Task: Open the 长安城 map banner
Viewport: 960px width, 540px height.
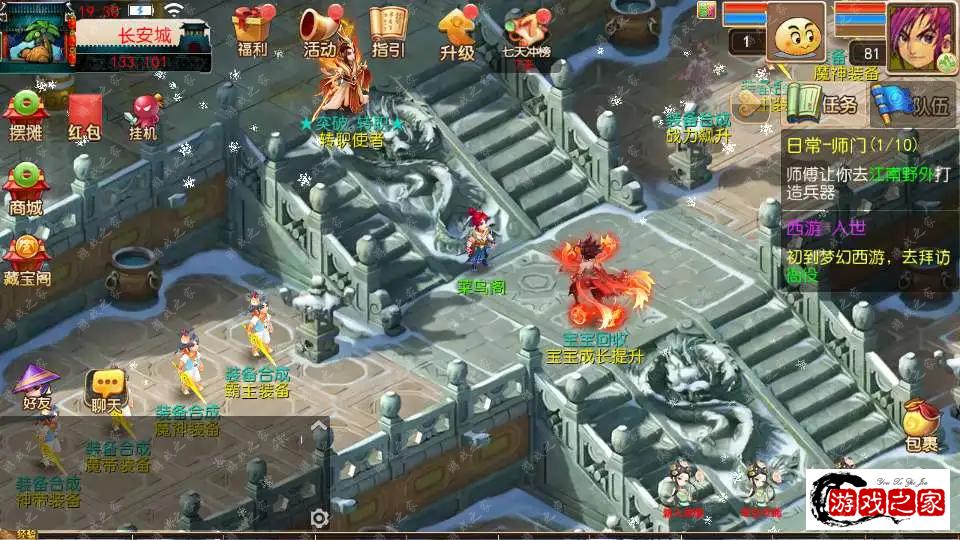Action: 144,35
